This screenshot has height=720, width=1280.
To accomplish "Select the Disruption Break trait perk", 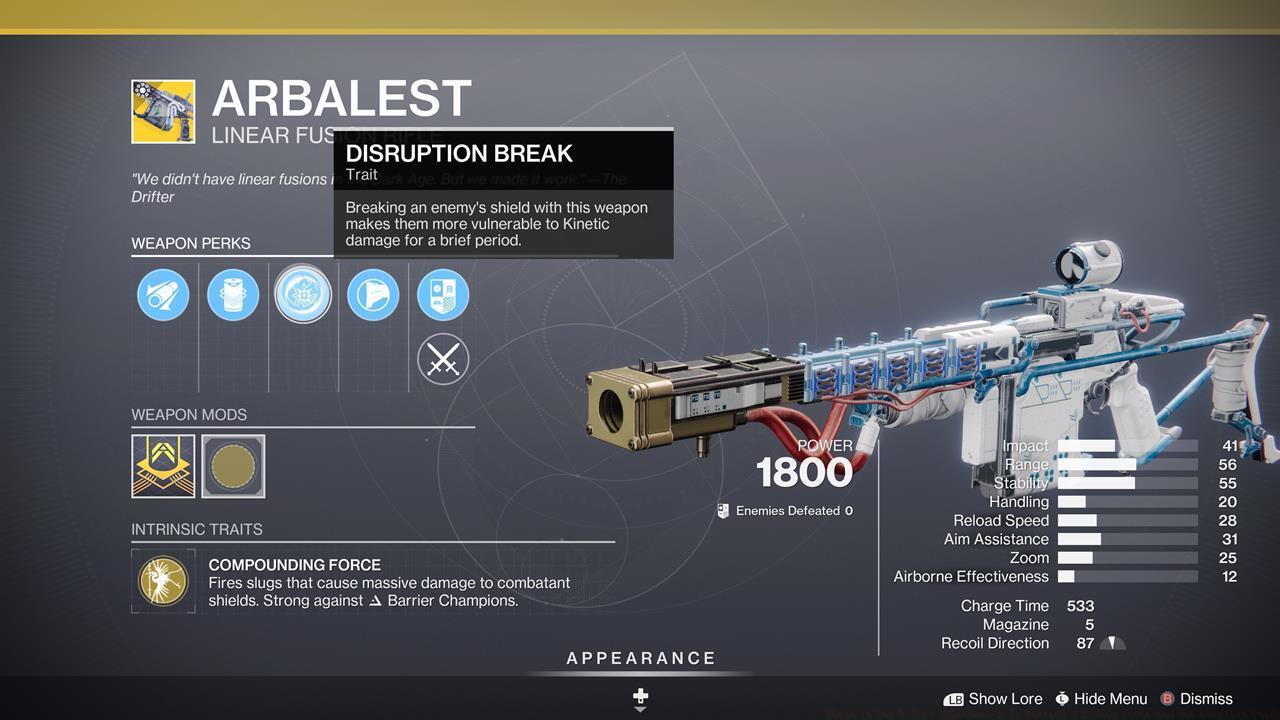I will point(303,294).
